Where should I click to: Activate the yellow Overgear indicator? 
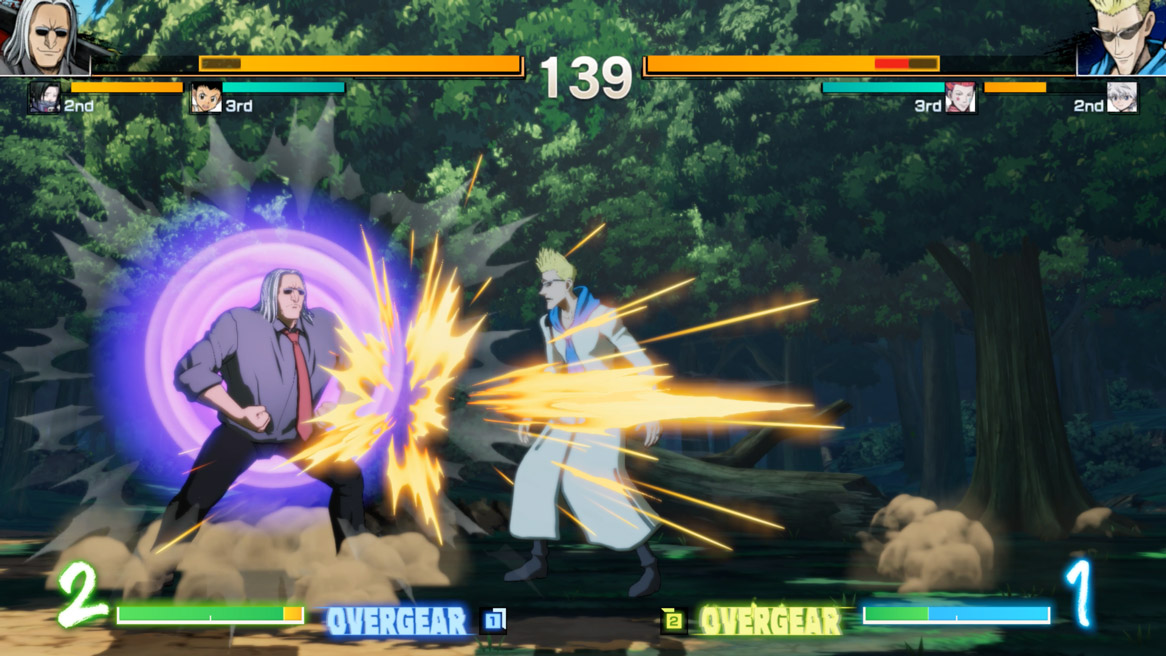click(x=769, y=622)
